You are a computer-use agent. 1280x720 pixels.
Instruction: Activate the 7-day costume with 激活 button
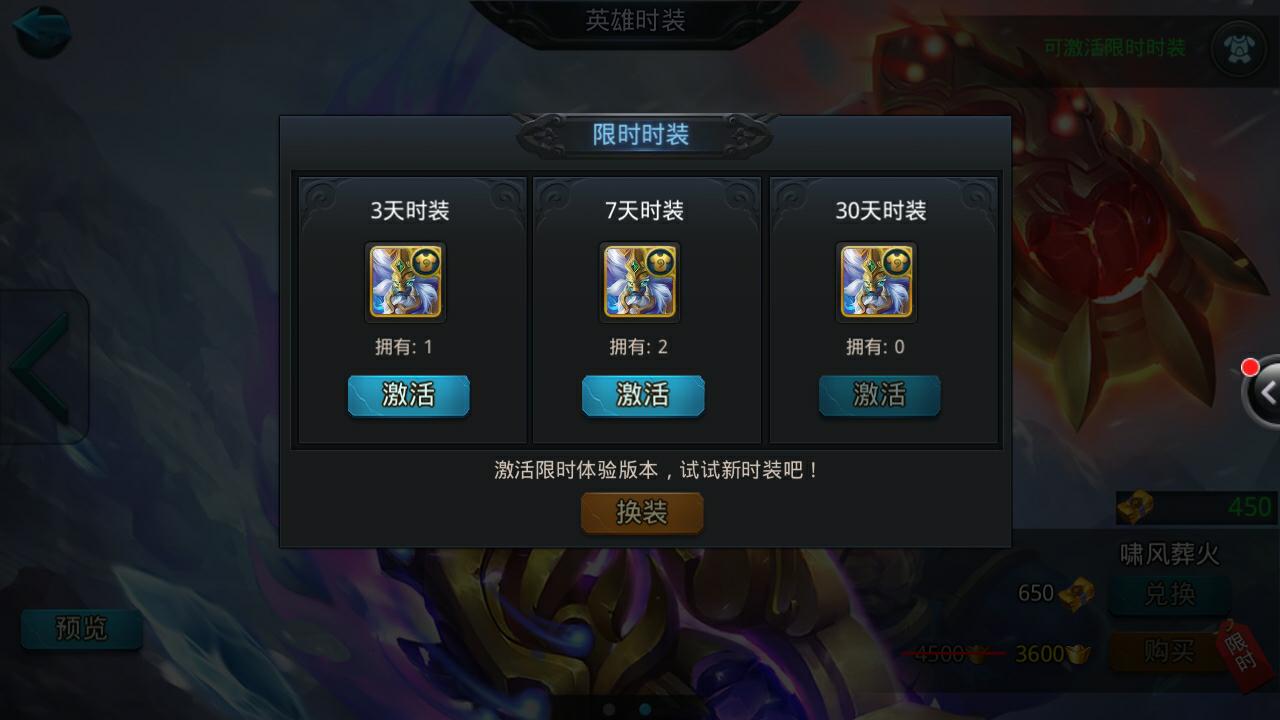[x=641, y=396]
